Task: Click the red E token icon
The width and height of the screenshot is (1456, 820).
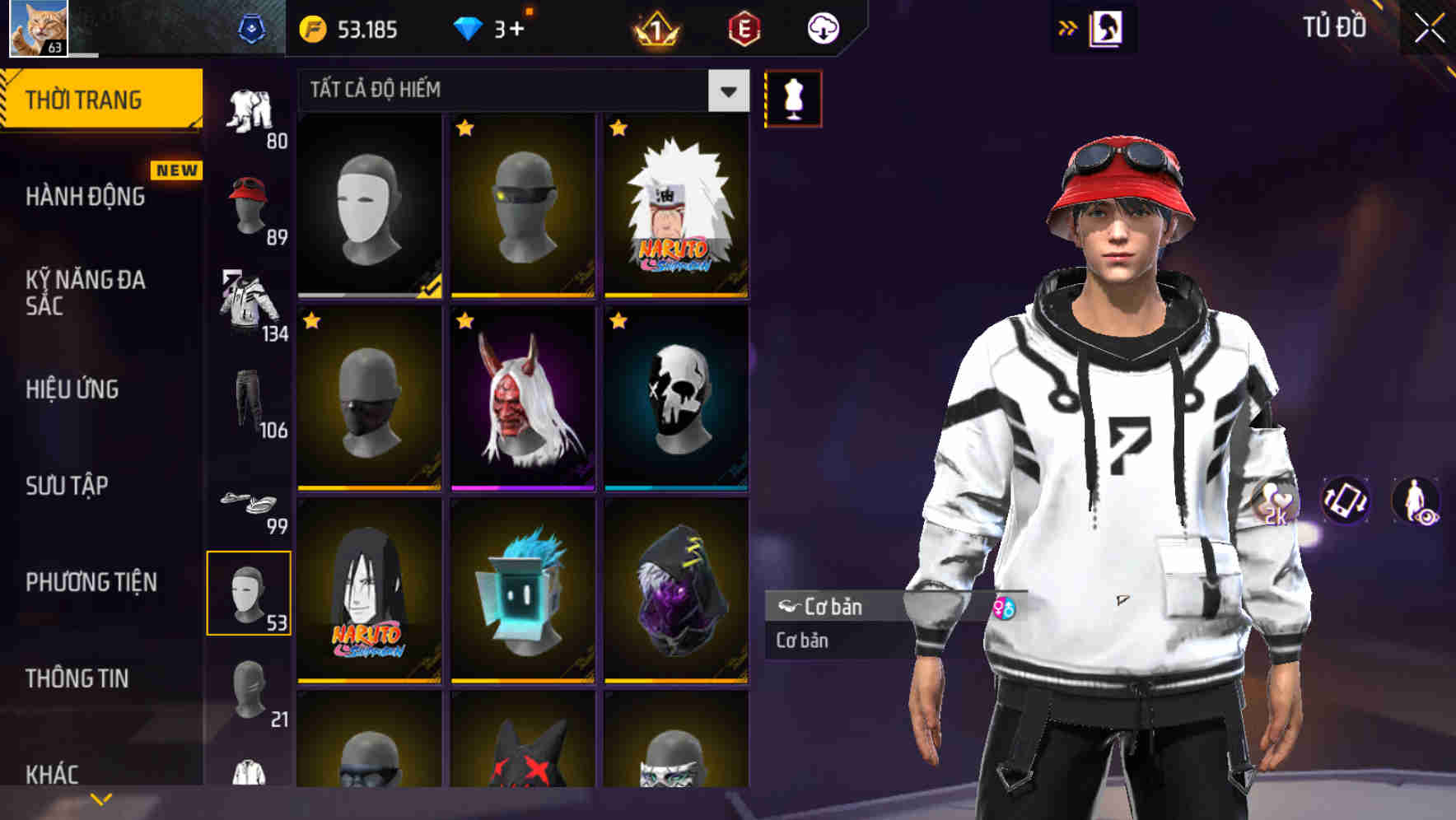Action: pyautogui.click(x=745, y=27)
